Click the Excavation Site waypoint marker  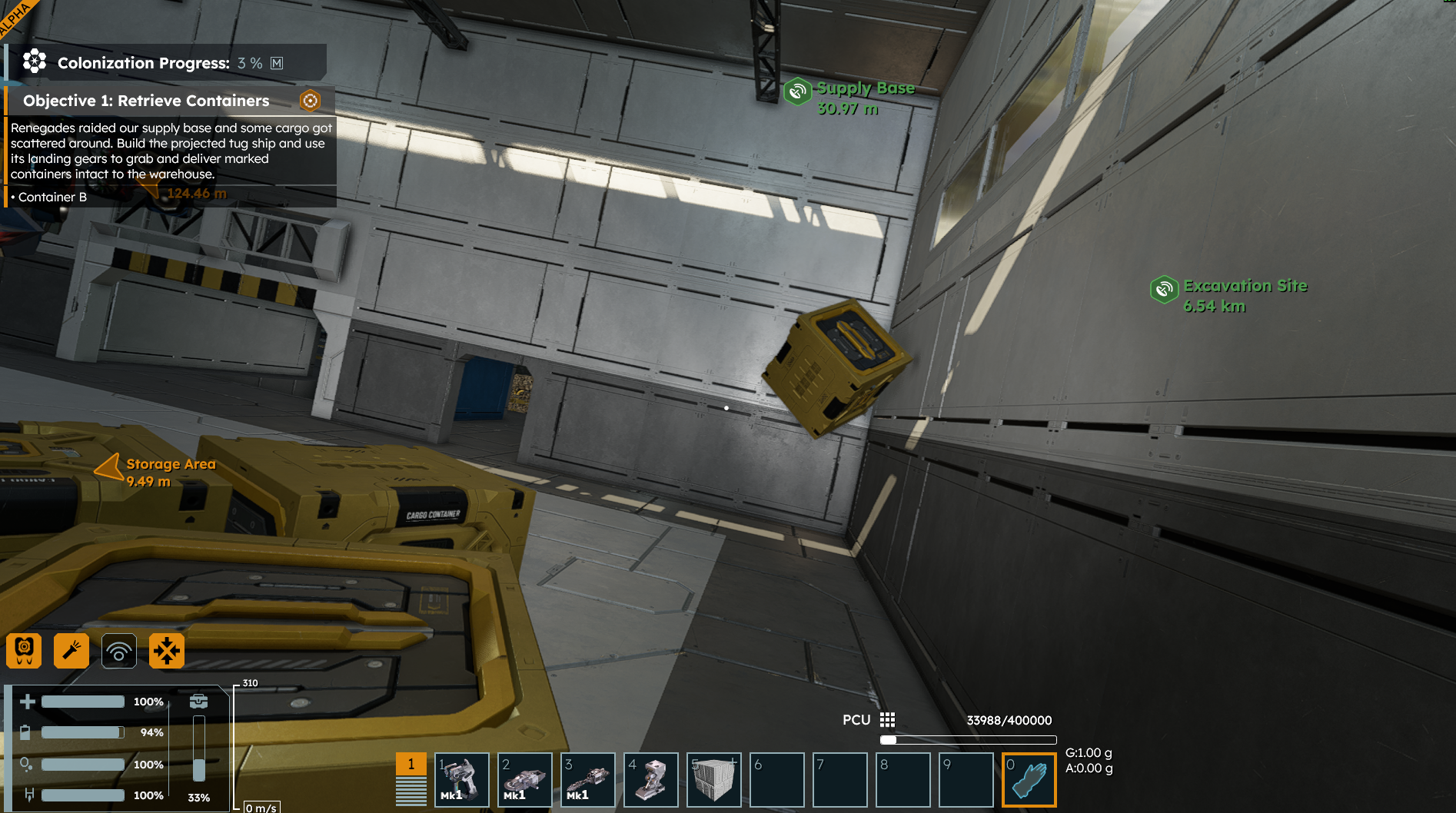coord(1165,289)
